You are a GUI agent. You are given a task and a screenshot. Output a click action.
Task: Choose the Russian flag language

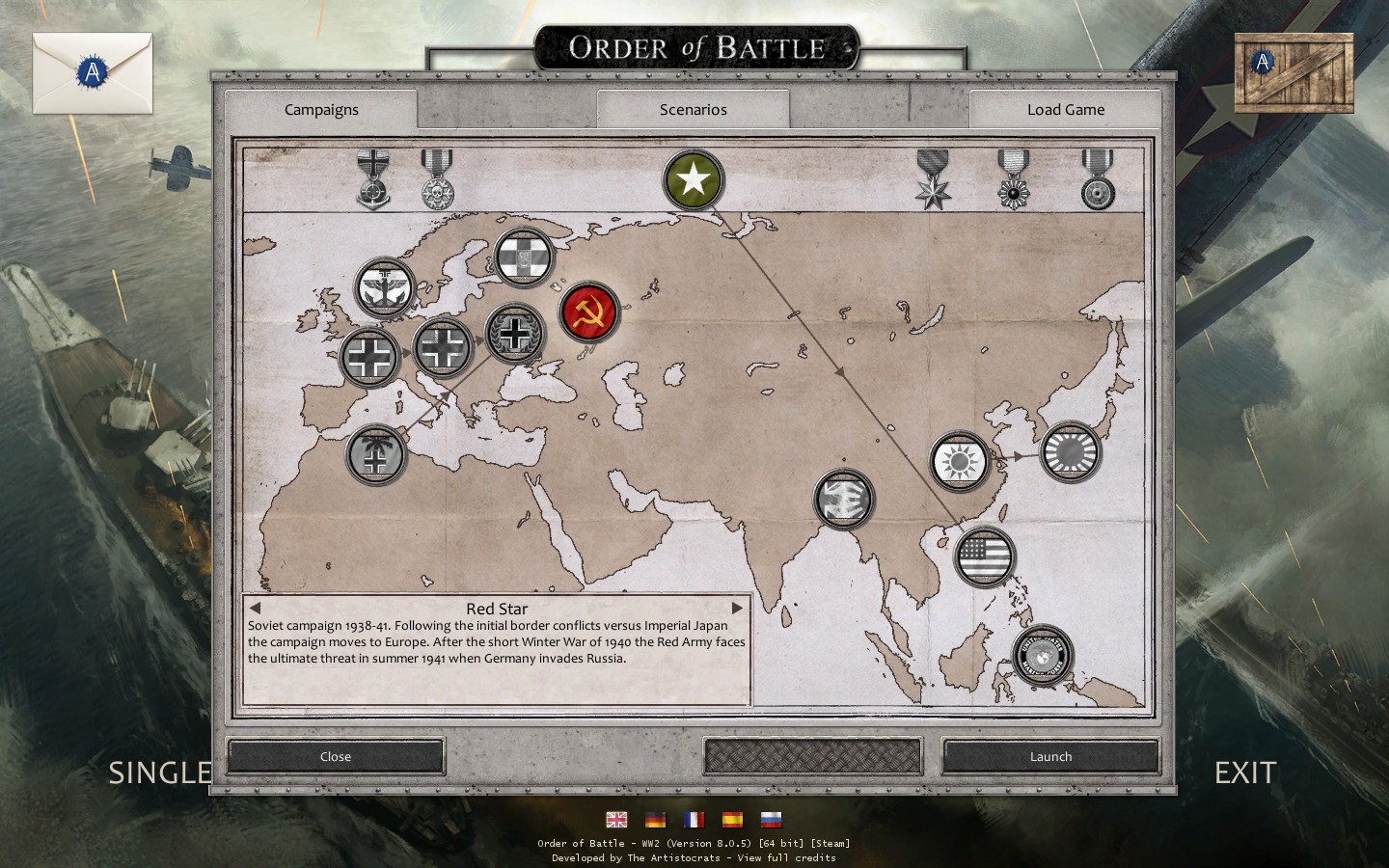[x=771, y=820]
